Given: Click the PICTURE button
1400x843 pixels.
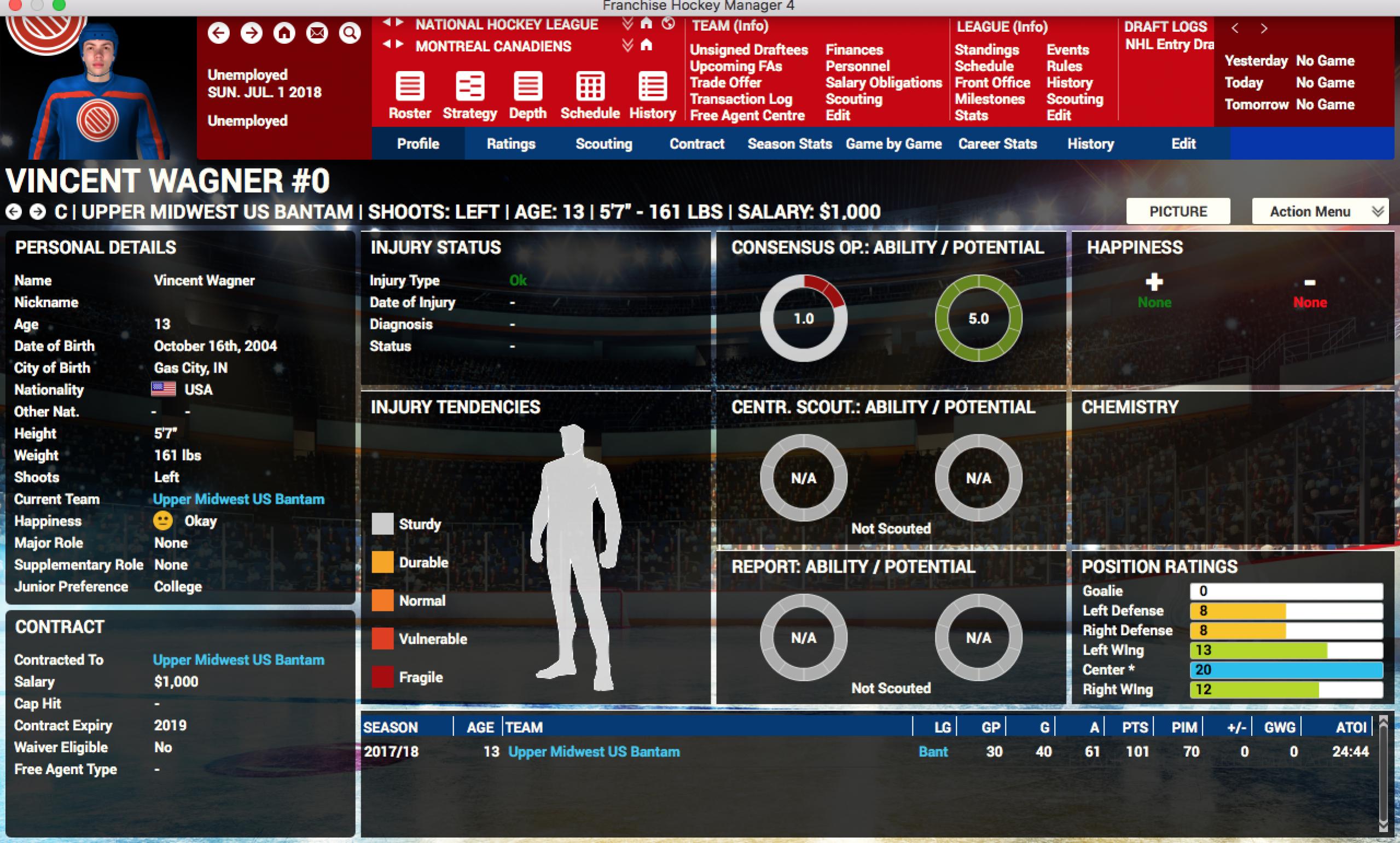Looking at the screenshot, I should (1178, 211).
